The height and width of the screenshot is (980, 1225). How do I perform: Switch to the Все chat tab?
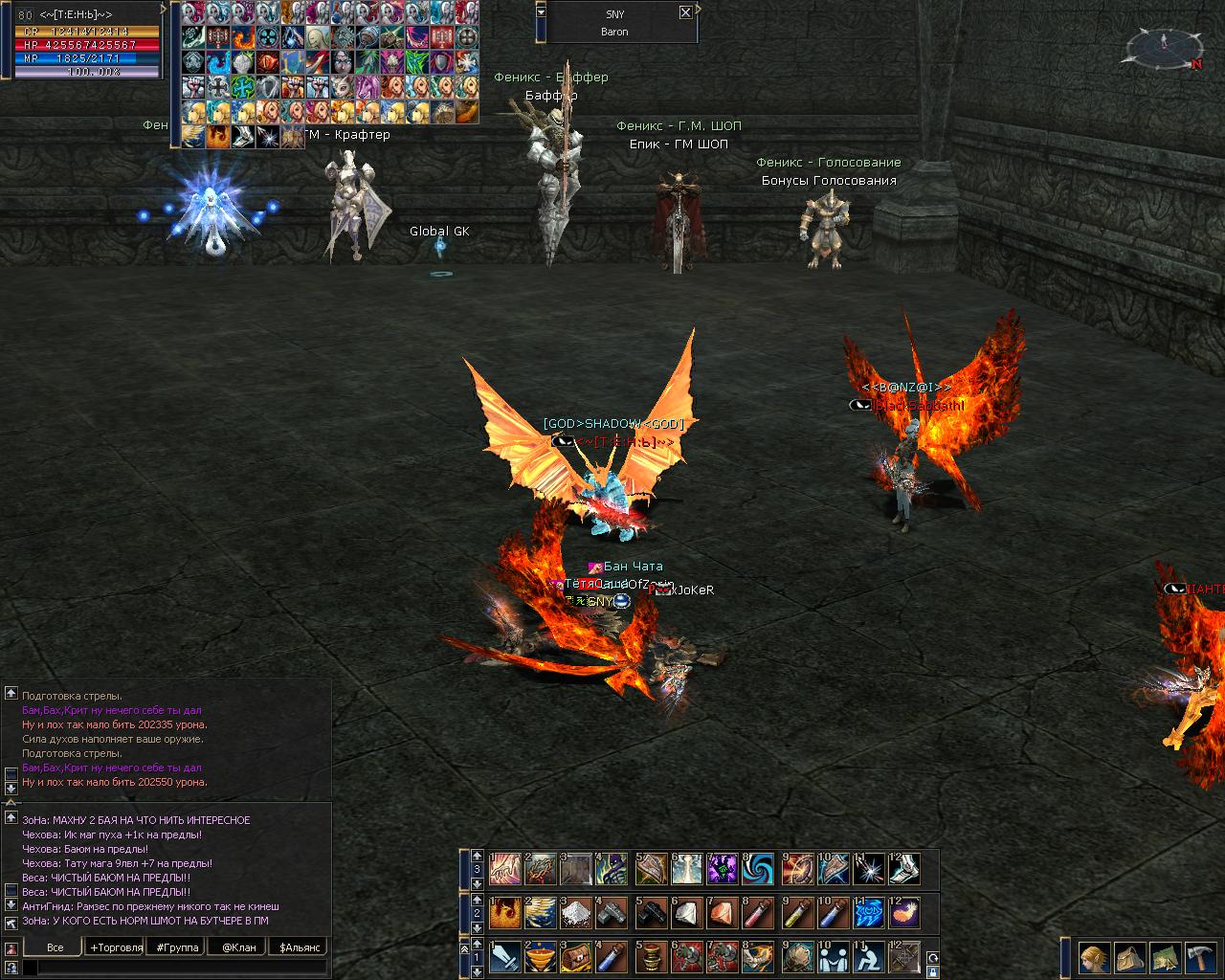[56, 947]
